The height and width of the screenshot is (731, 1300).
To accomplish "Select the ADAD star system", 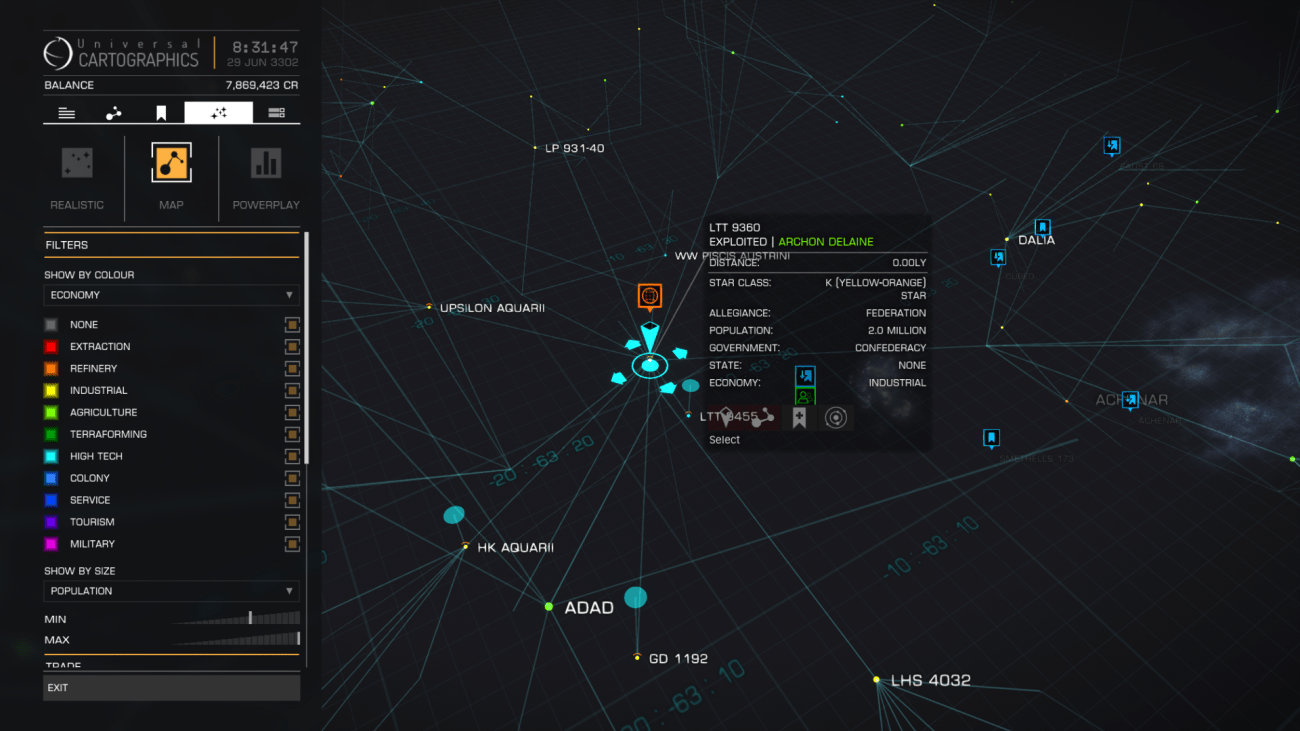I will point(548,605).
